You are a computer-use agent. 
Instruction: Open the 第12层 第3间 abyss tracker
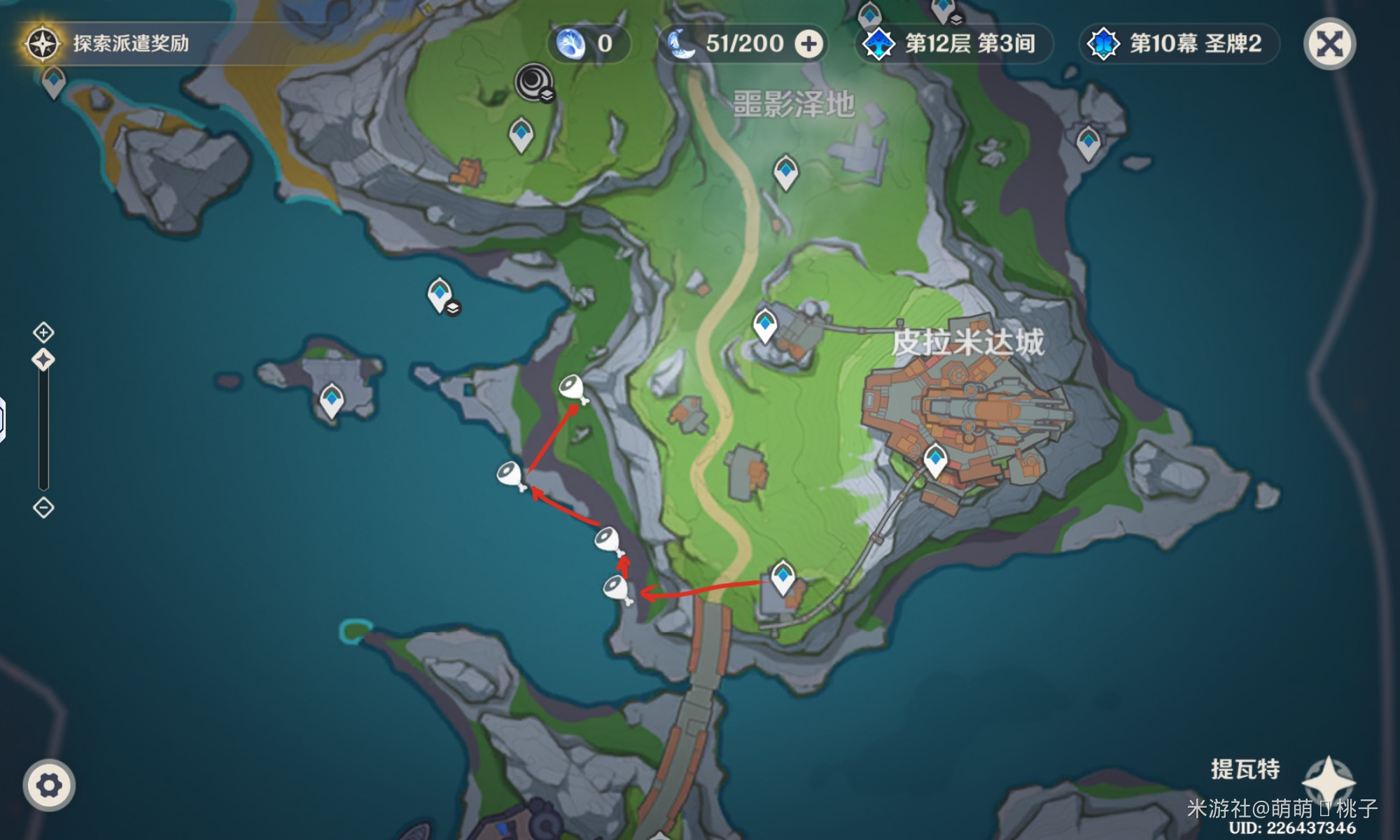pos(955,44)
